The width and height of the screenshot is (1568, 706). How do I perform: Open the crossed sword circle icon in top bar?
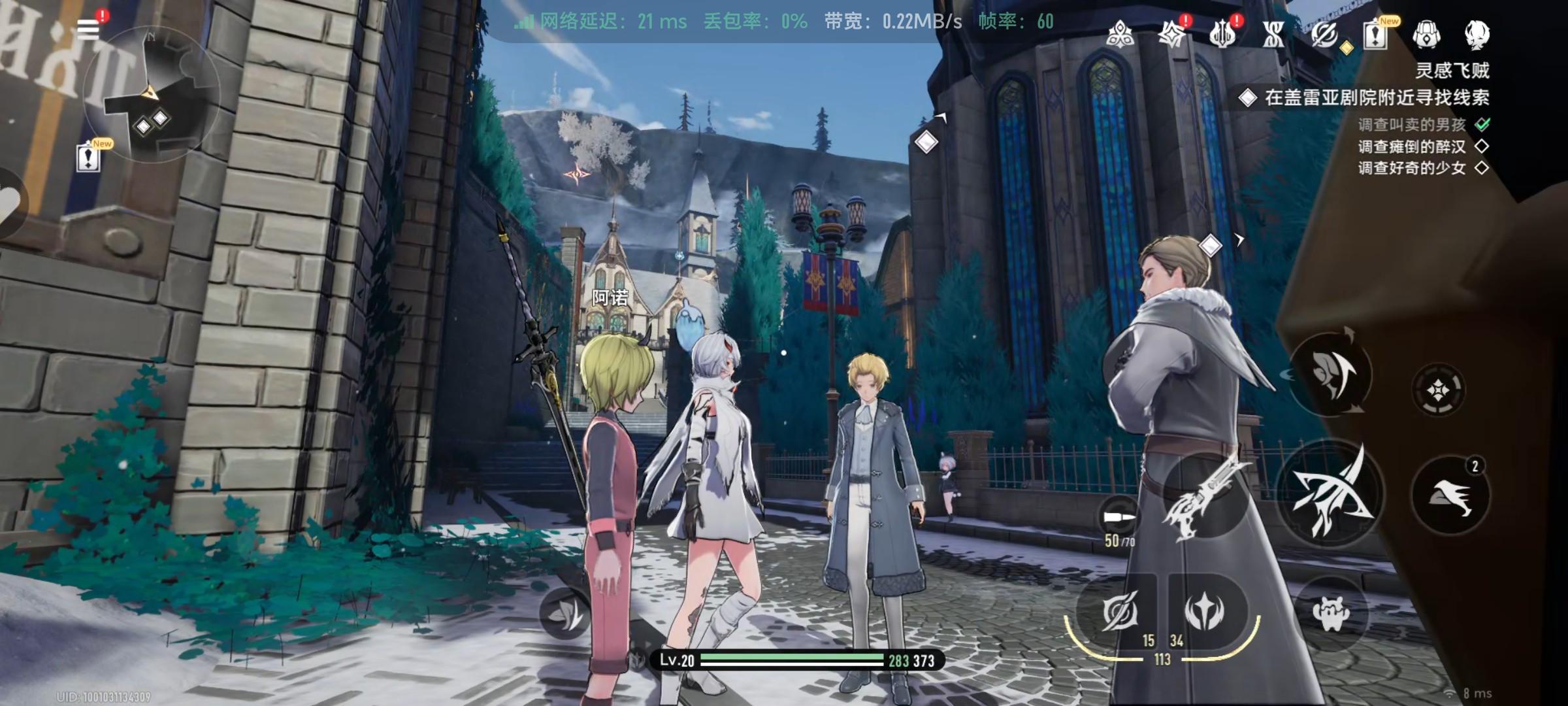tap(1324, 34)
